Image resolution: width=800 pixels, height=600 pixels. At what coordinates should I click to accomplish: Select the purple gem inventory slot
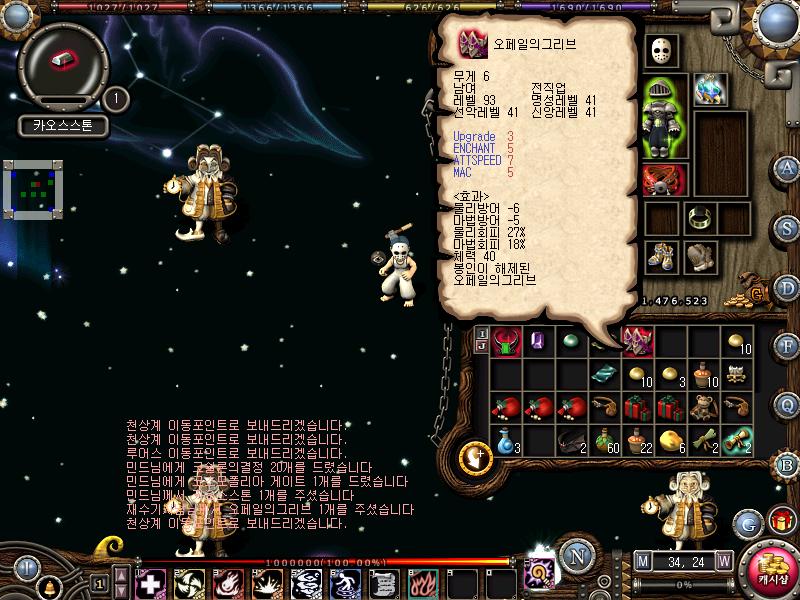click(x=538, y=341)
